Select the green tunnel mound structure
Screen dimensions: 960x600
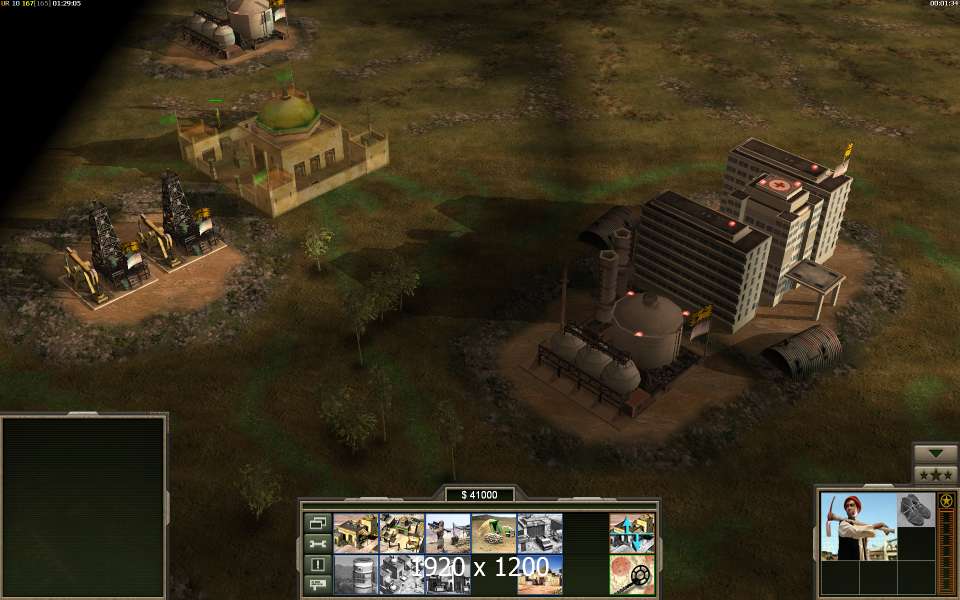click(493, 533)
